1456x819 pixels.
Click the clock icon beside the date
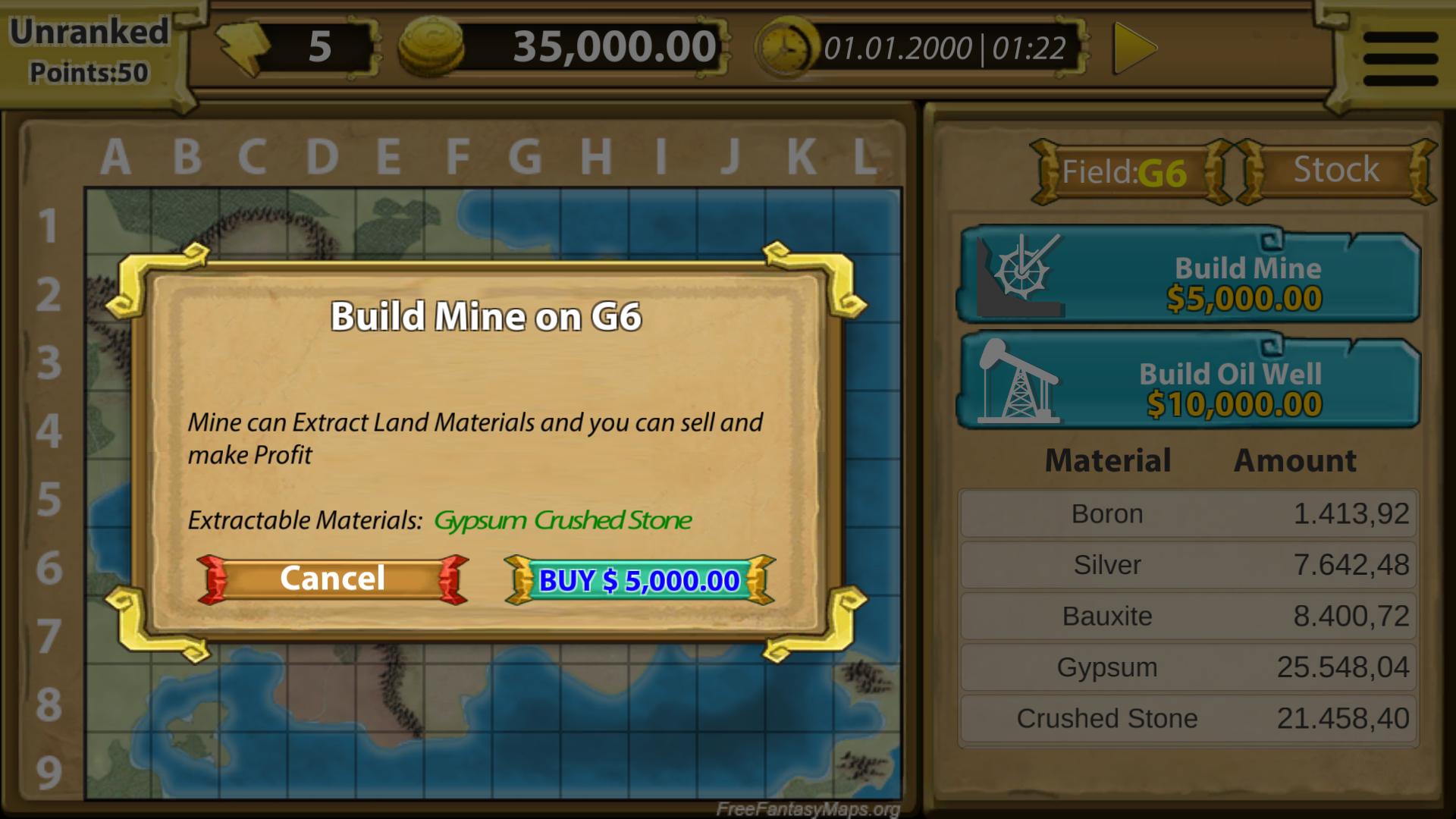[785, 47]
